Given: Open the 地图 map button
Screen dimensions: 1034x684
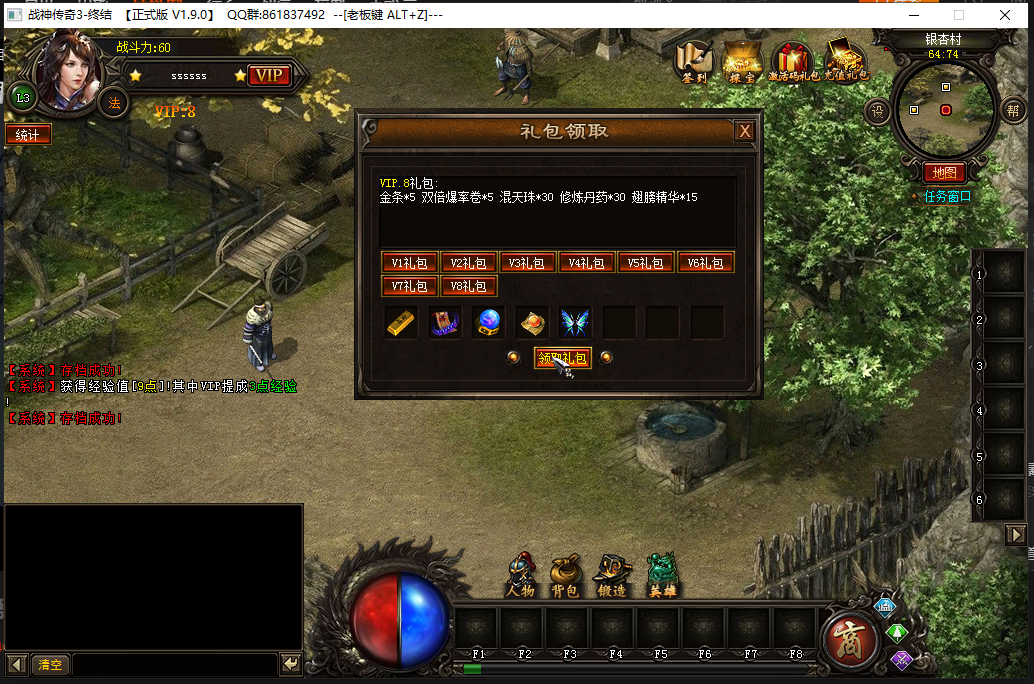Looking at the screenshot, I should pyautogui.click(x=944, y=172).
